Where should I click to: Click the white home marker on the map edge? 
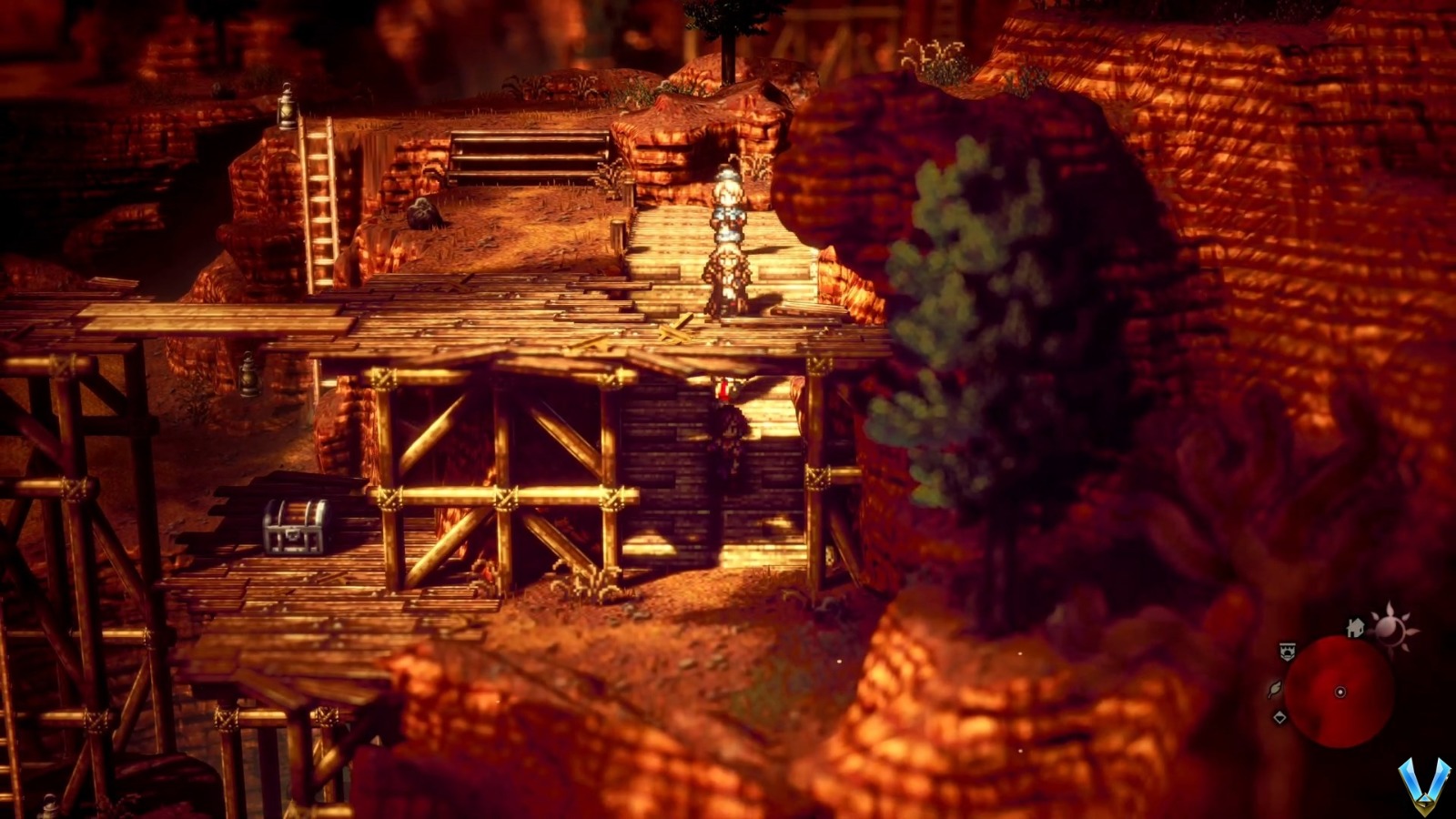pyautogui.click(x=1355, y=627)
